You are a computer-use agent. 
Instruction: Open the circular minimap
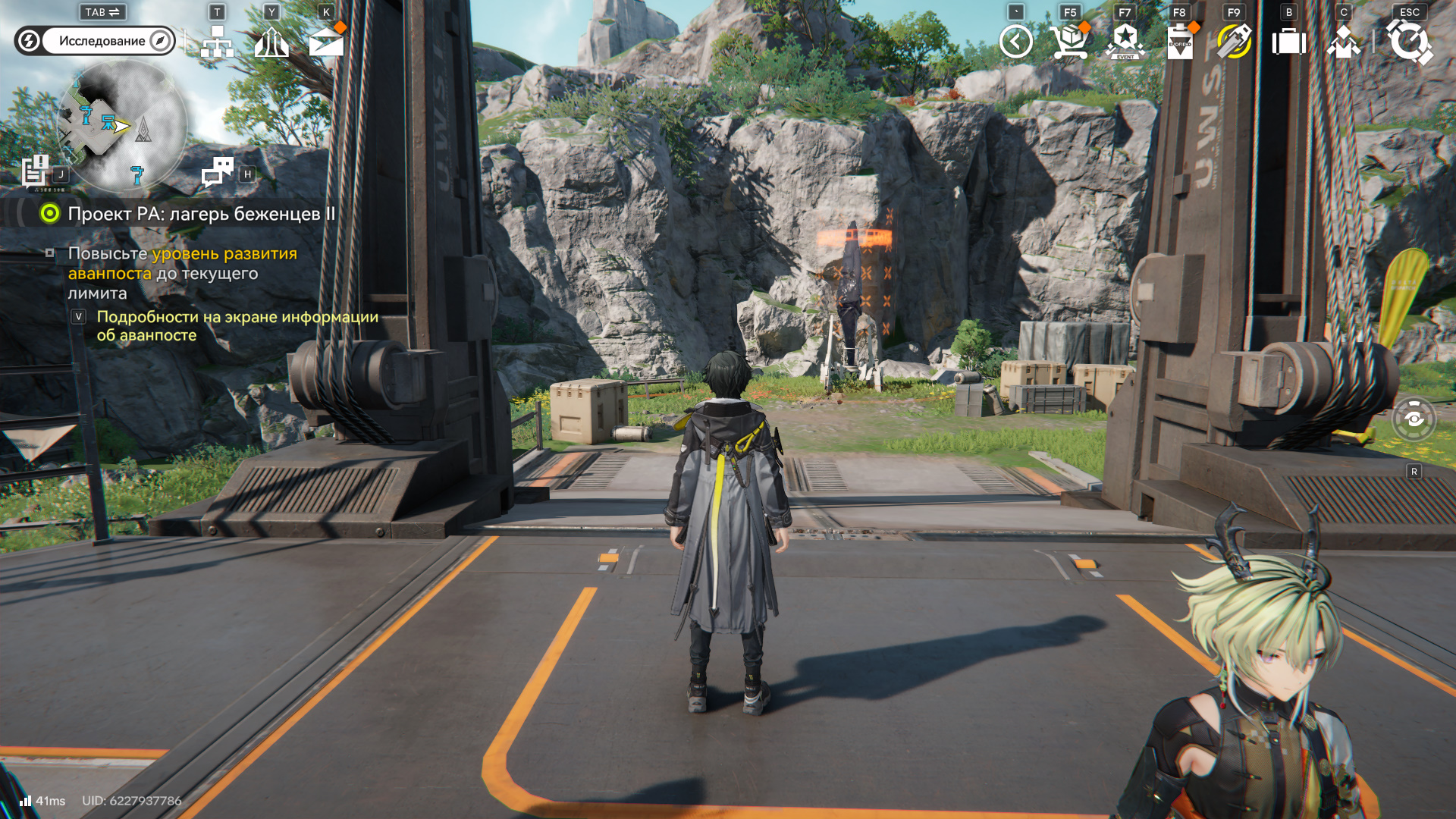point(121,125)
